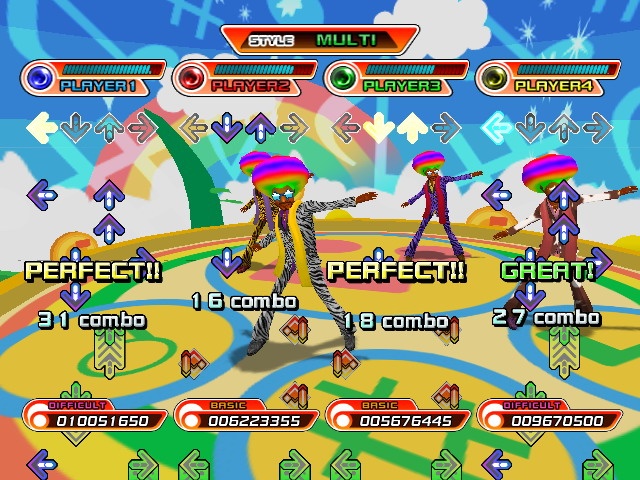
Task: Tap Player 4's right step-zone arrow
Action: tap(597, 127)
